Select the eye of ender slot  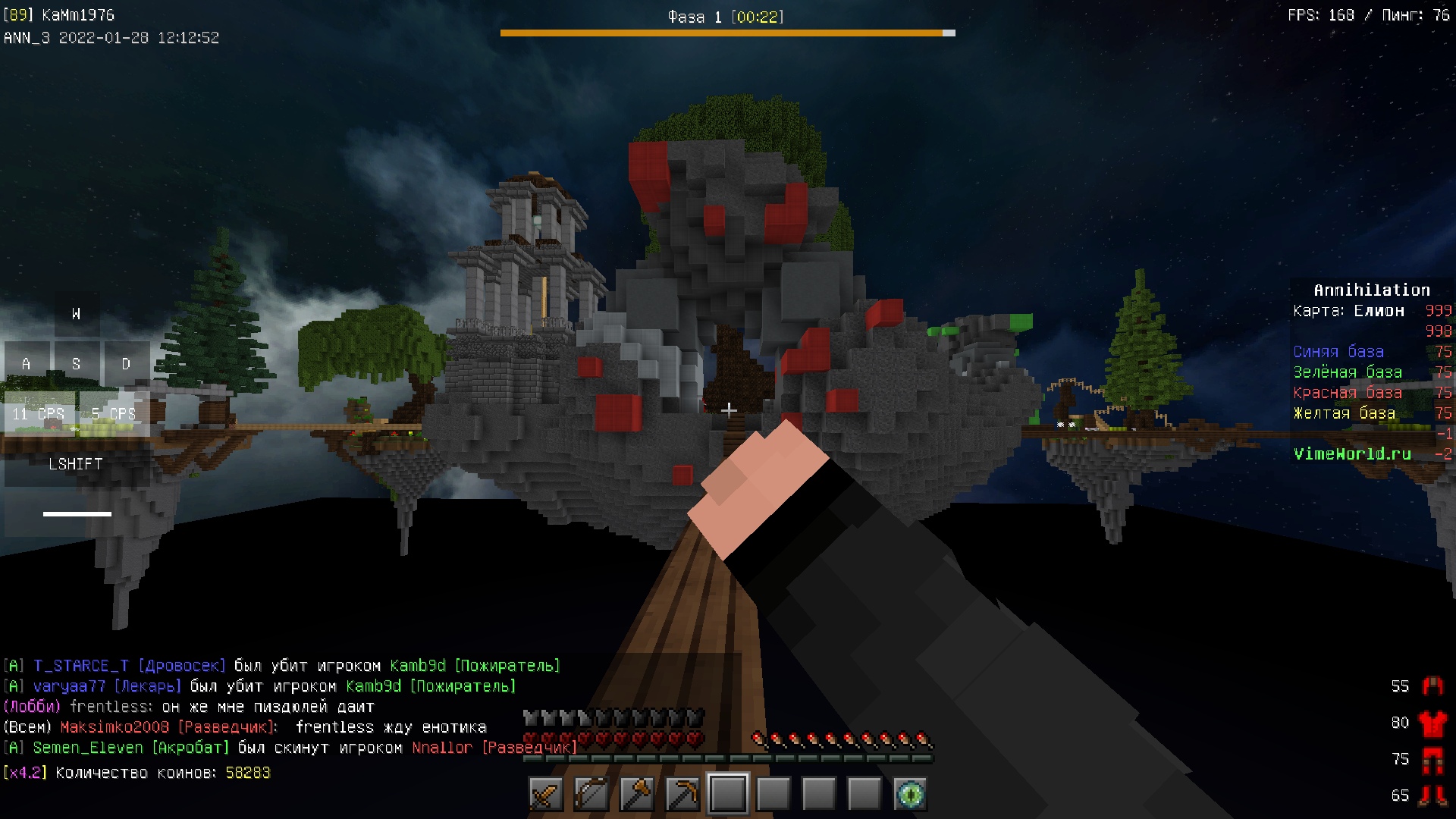(x=910, y=794)
